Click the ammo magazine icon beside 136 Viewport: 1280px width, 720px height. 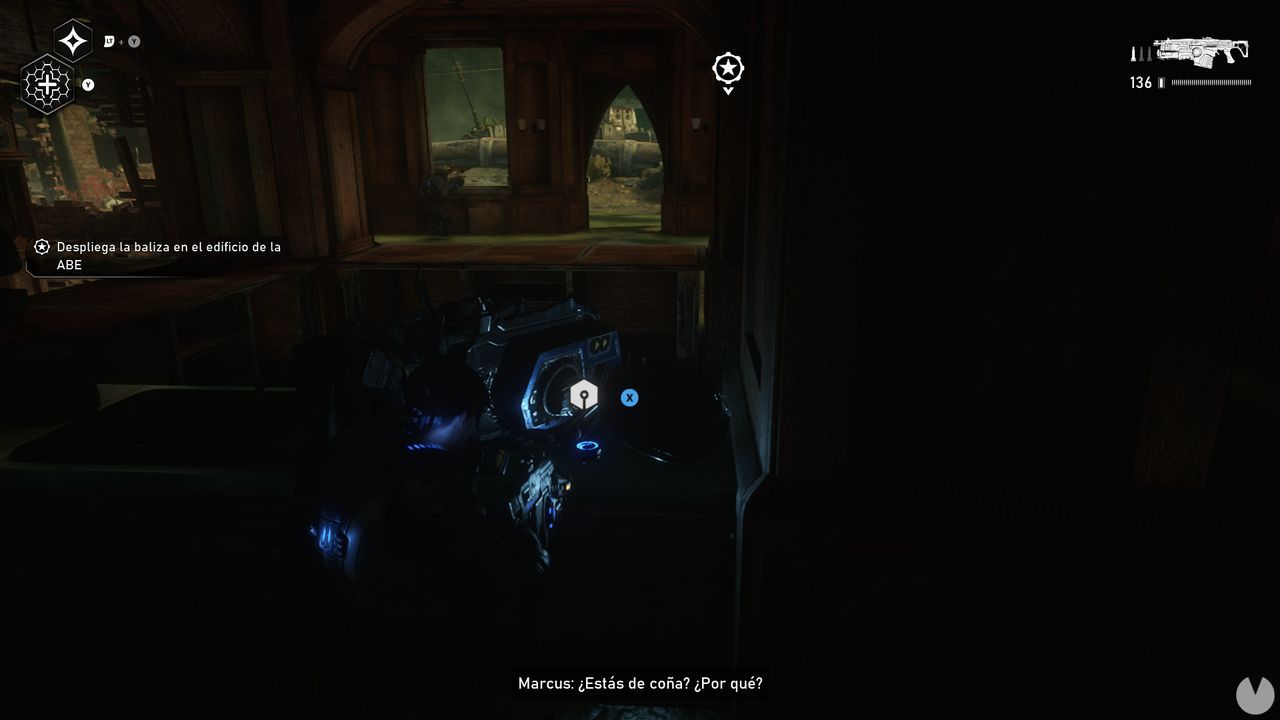(1163, 83)
